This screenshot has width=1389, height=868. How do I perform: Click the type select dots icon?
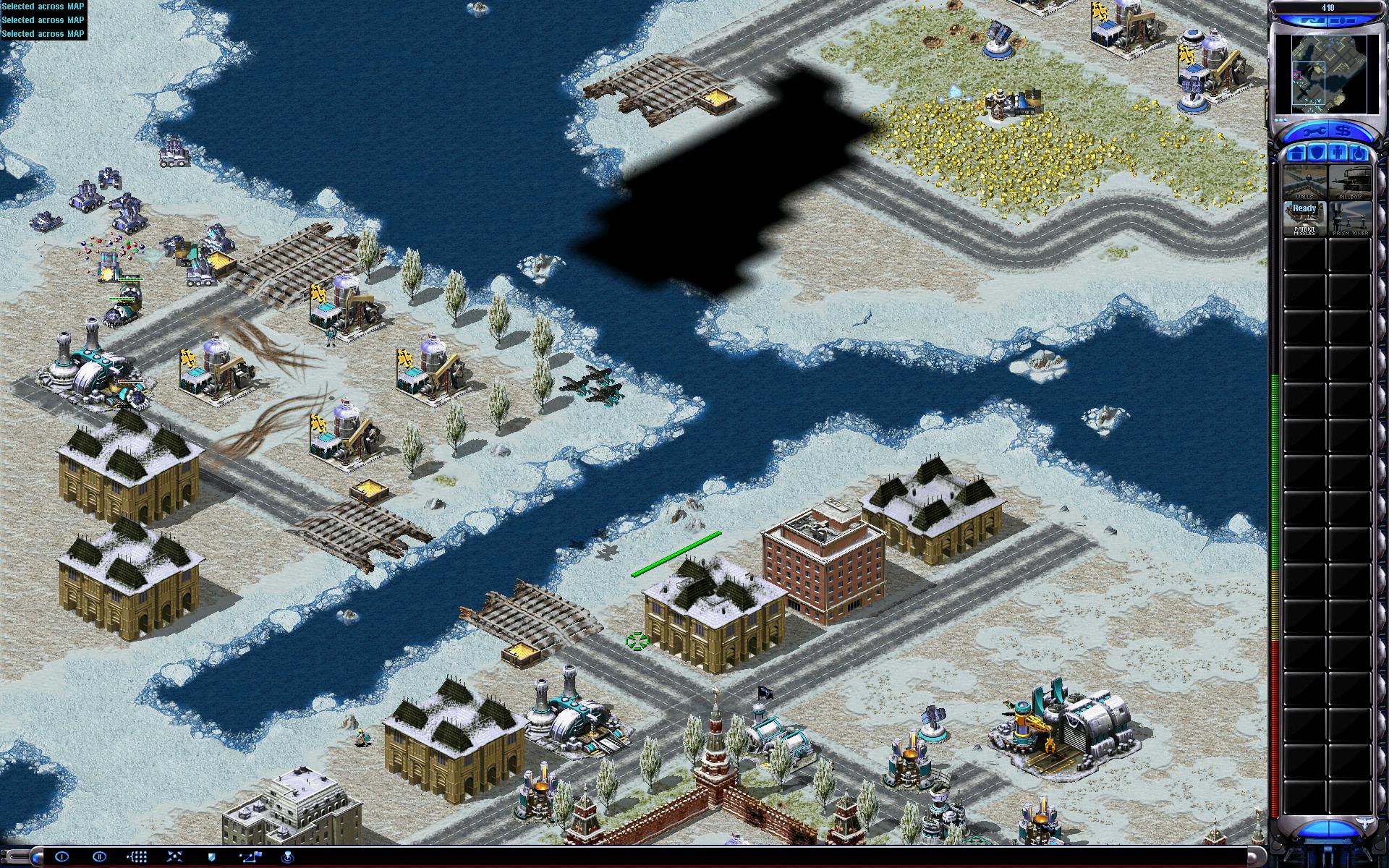(137, 856)
